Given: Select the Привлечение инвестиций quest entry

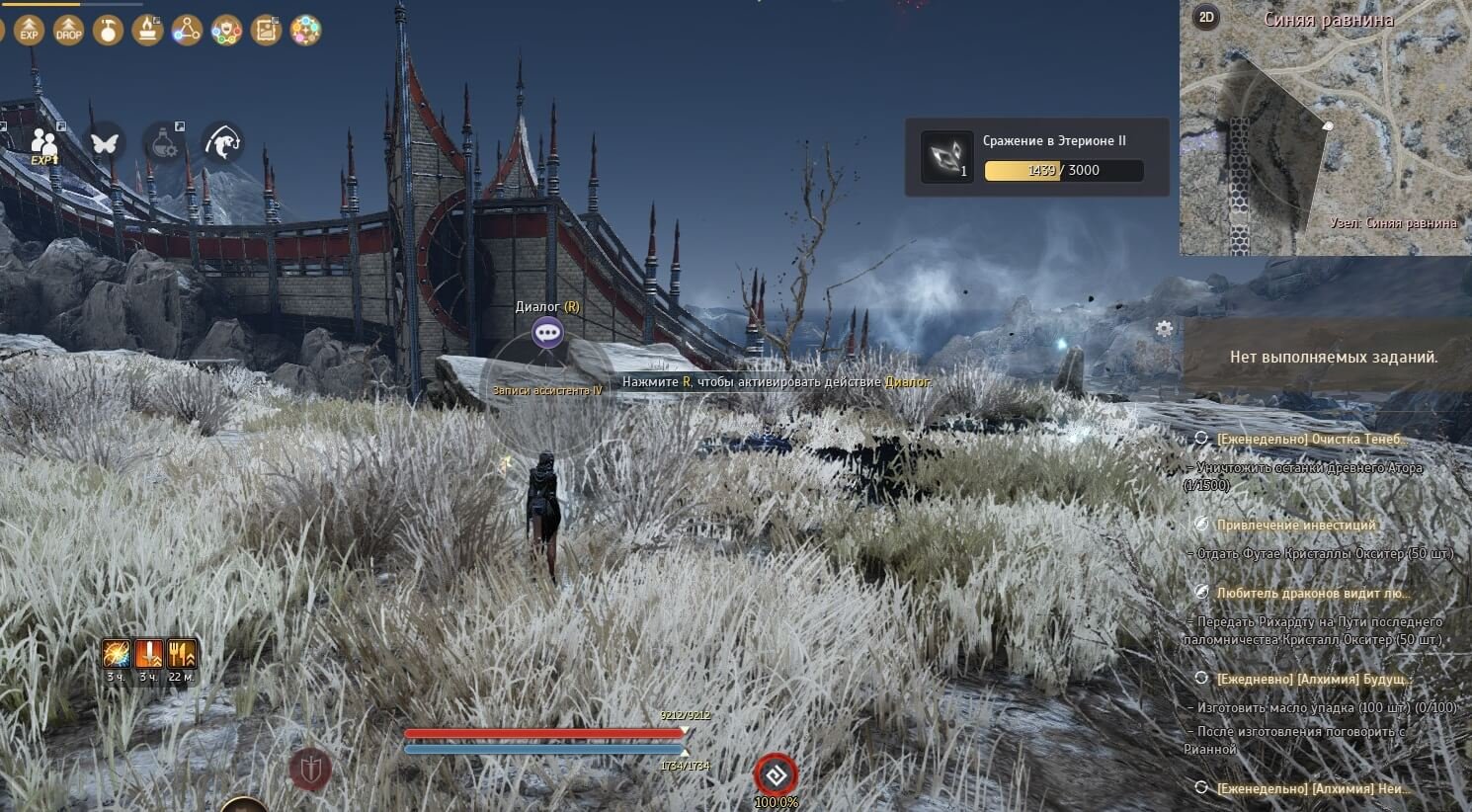Looking at the screenshot, I should [x=1296, y=525].
